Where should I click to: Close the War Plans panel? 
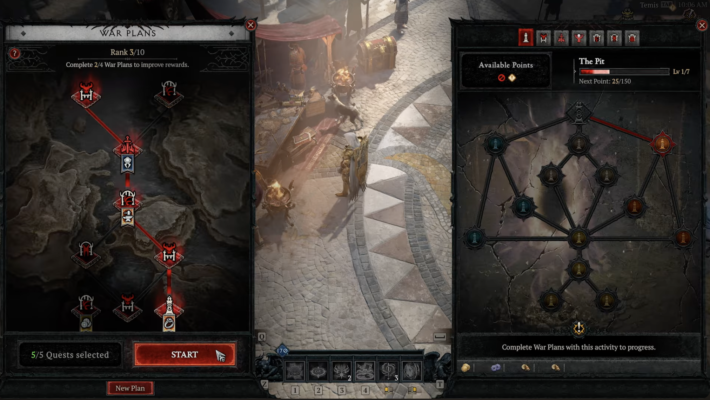pyautogui.click(x=251, y=24)
